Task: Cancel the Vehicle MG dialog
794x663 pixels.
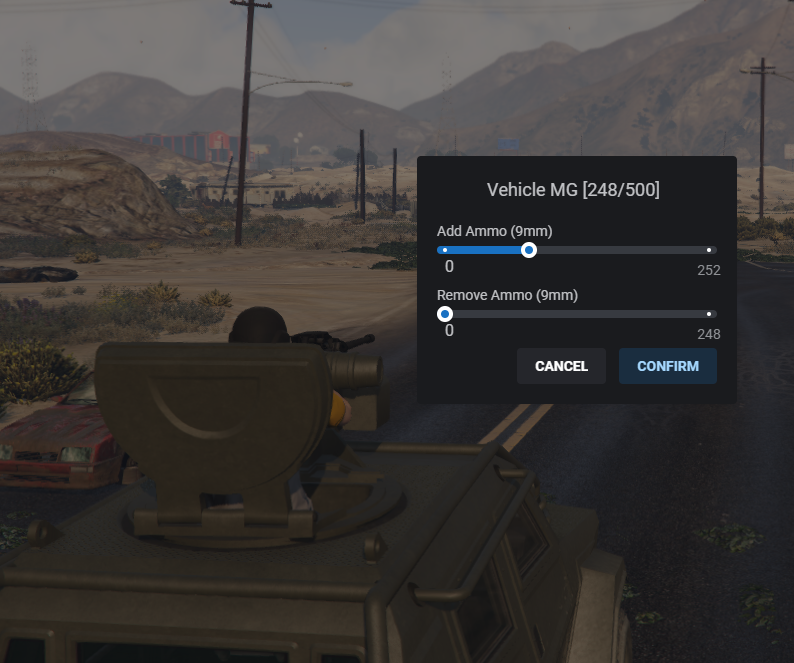Action: pyautogui.click(x=561, y=366)
